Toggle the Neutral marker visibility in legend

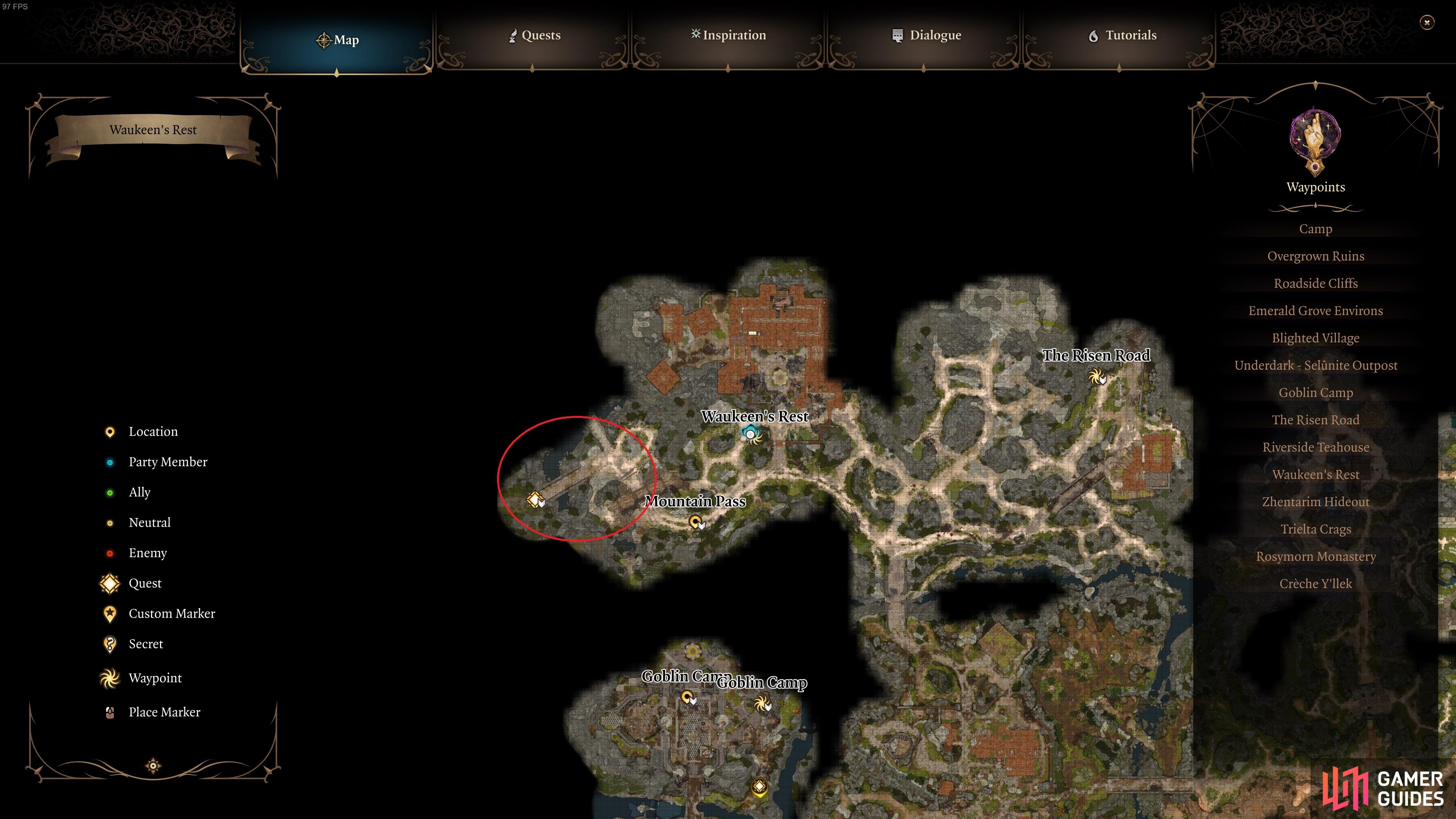[x=110, y=522]
